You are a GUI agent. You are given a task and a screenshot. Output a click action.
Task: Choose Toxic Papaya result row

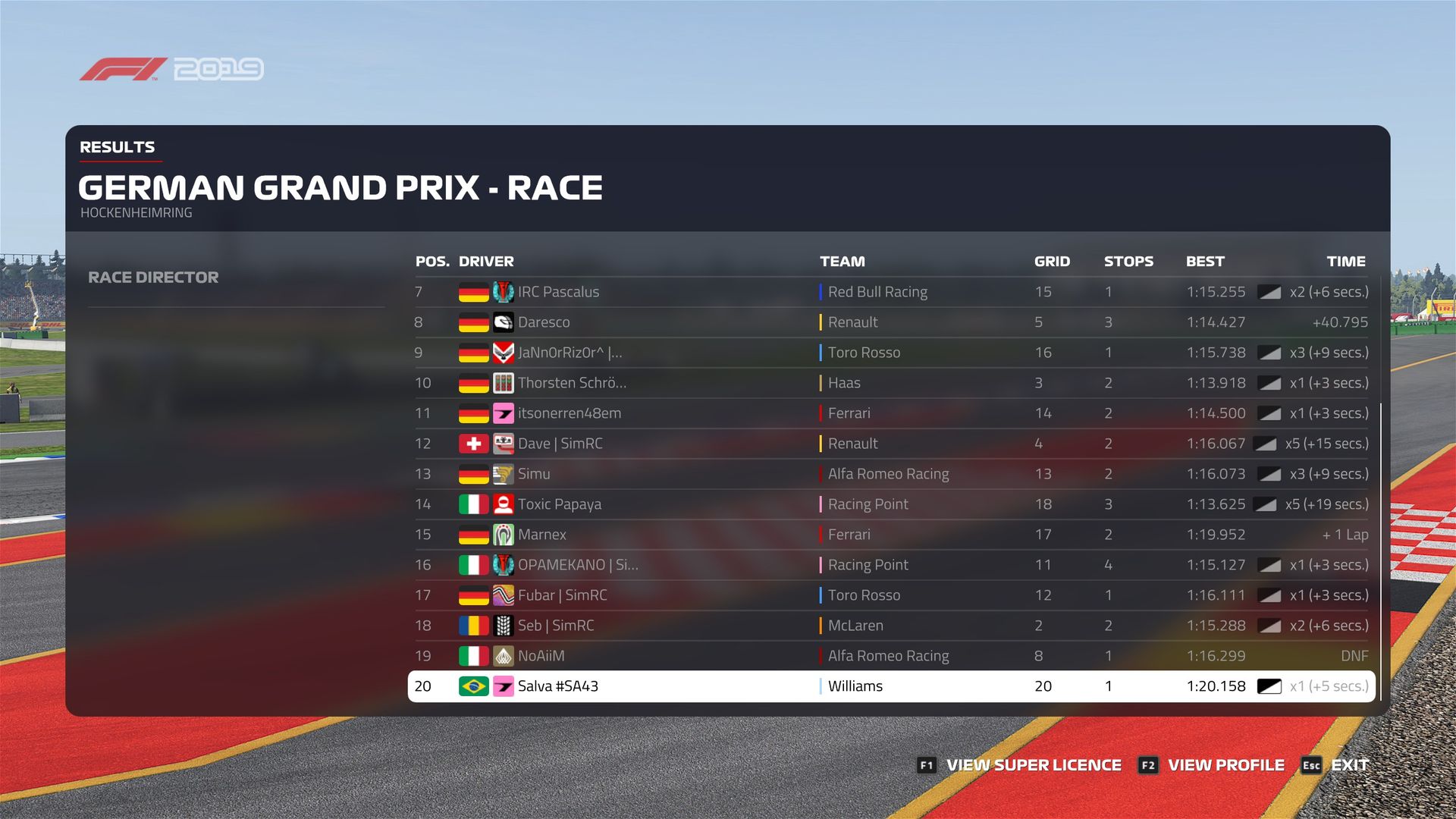point(891,504)
